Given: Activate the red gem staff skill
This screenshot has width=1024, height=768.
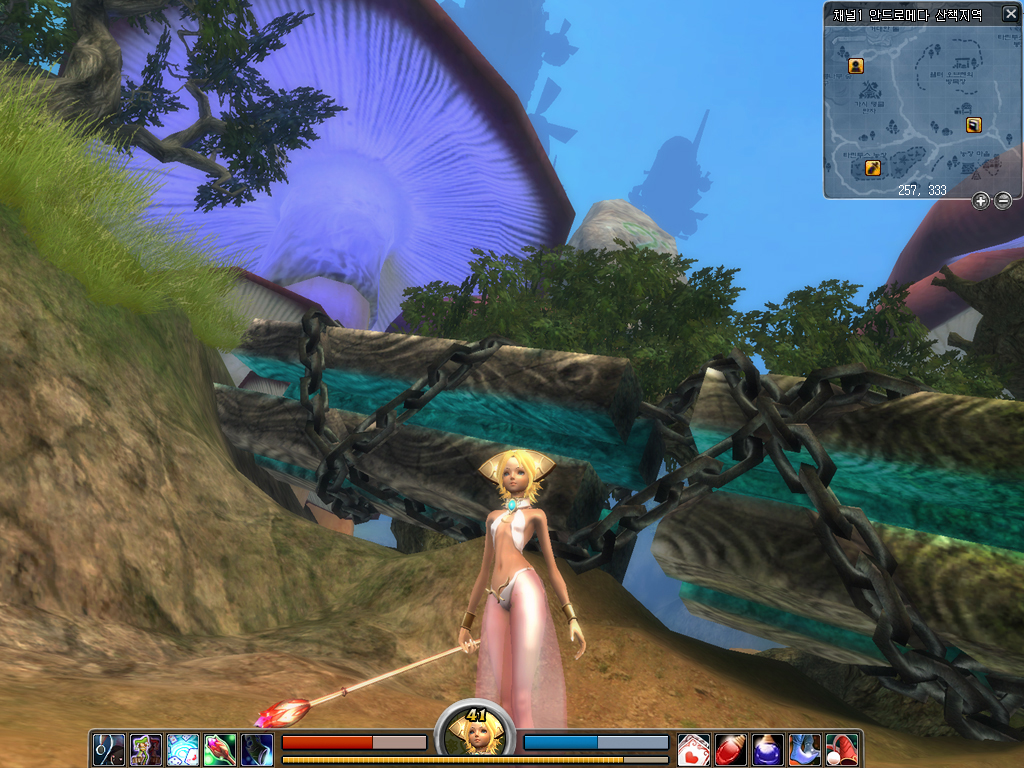Looking at the screenshot, I should 220,749.
